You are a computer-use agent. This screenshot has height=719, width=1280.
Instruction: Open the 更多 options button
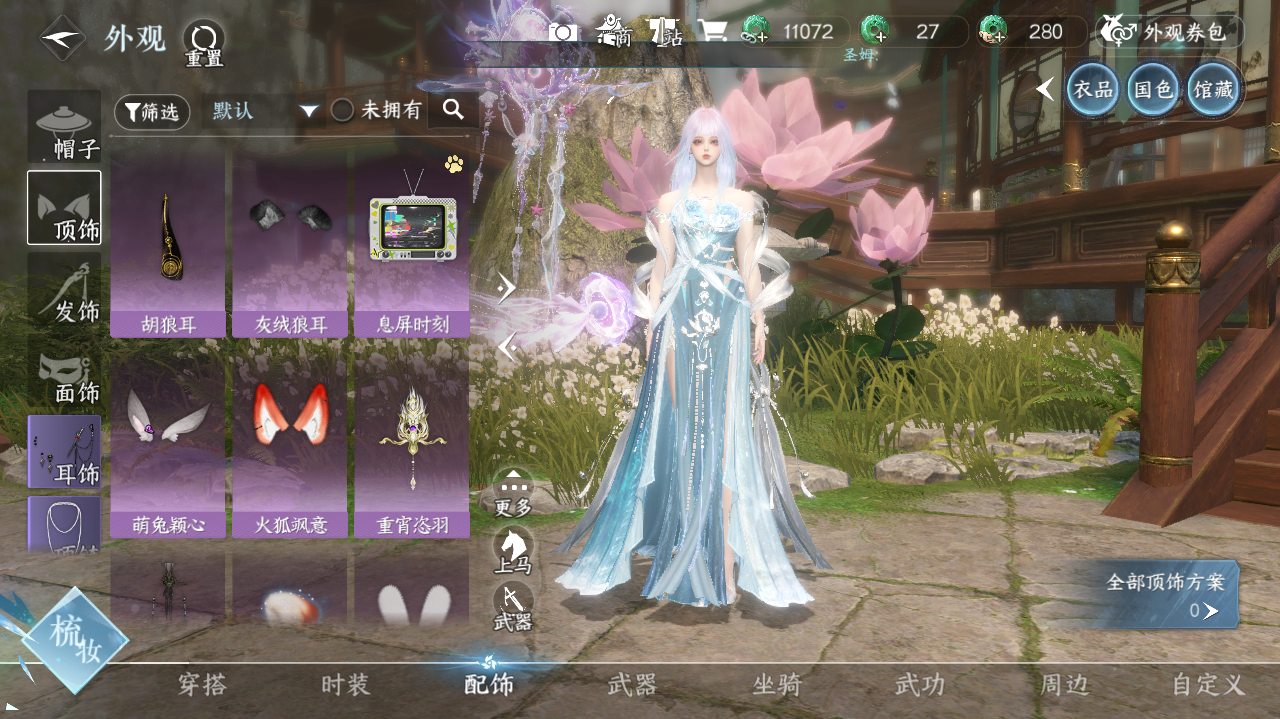tap(513, 491)
